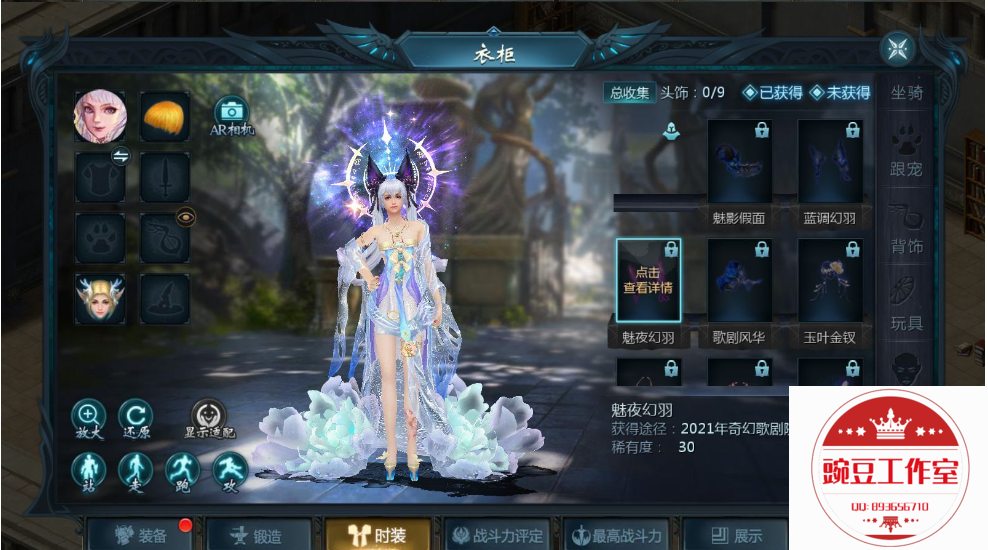Open the AR相机 camera

(x=232, y=113)
